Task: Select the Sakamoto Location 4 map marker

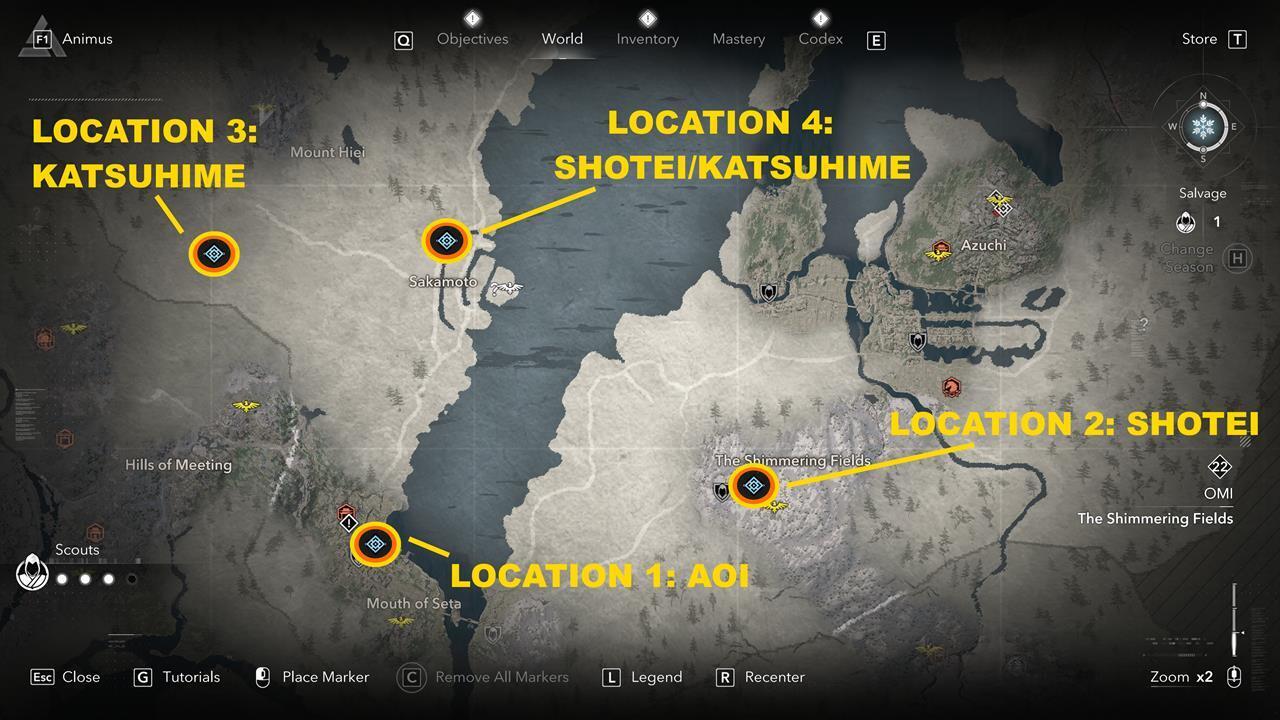Action: pyautogui.click(x=446, y=240)
